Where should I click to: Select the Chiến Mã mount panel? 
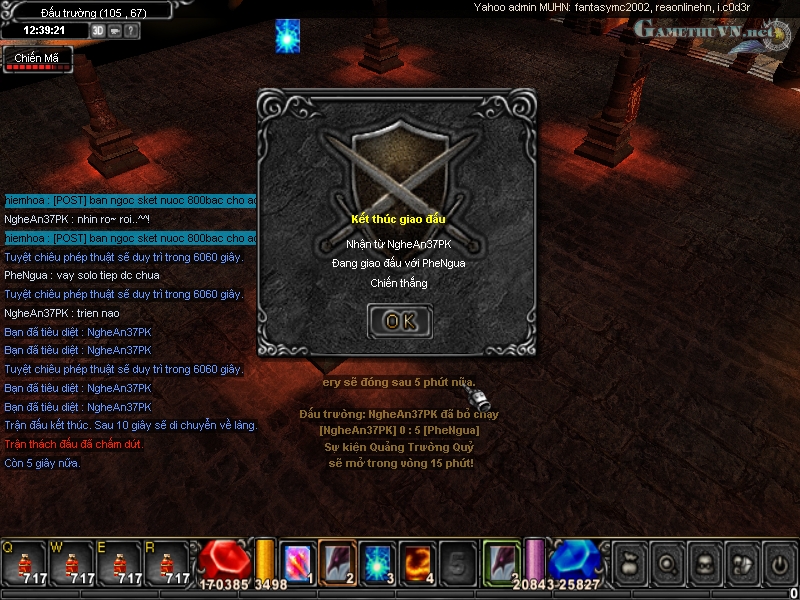37,59
